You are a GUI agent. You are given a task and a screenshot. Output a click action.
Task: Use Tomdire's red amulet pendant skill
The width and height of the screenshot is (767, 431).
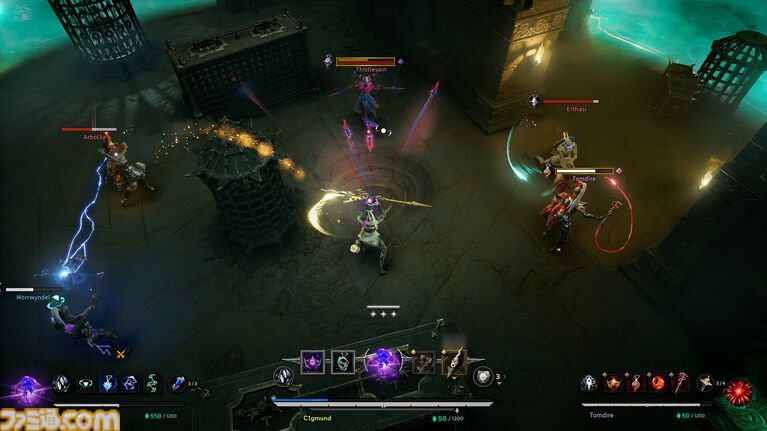(x=635, y=383)
